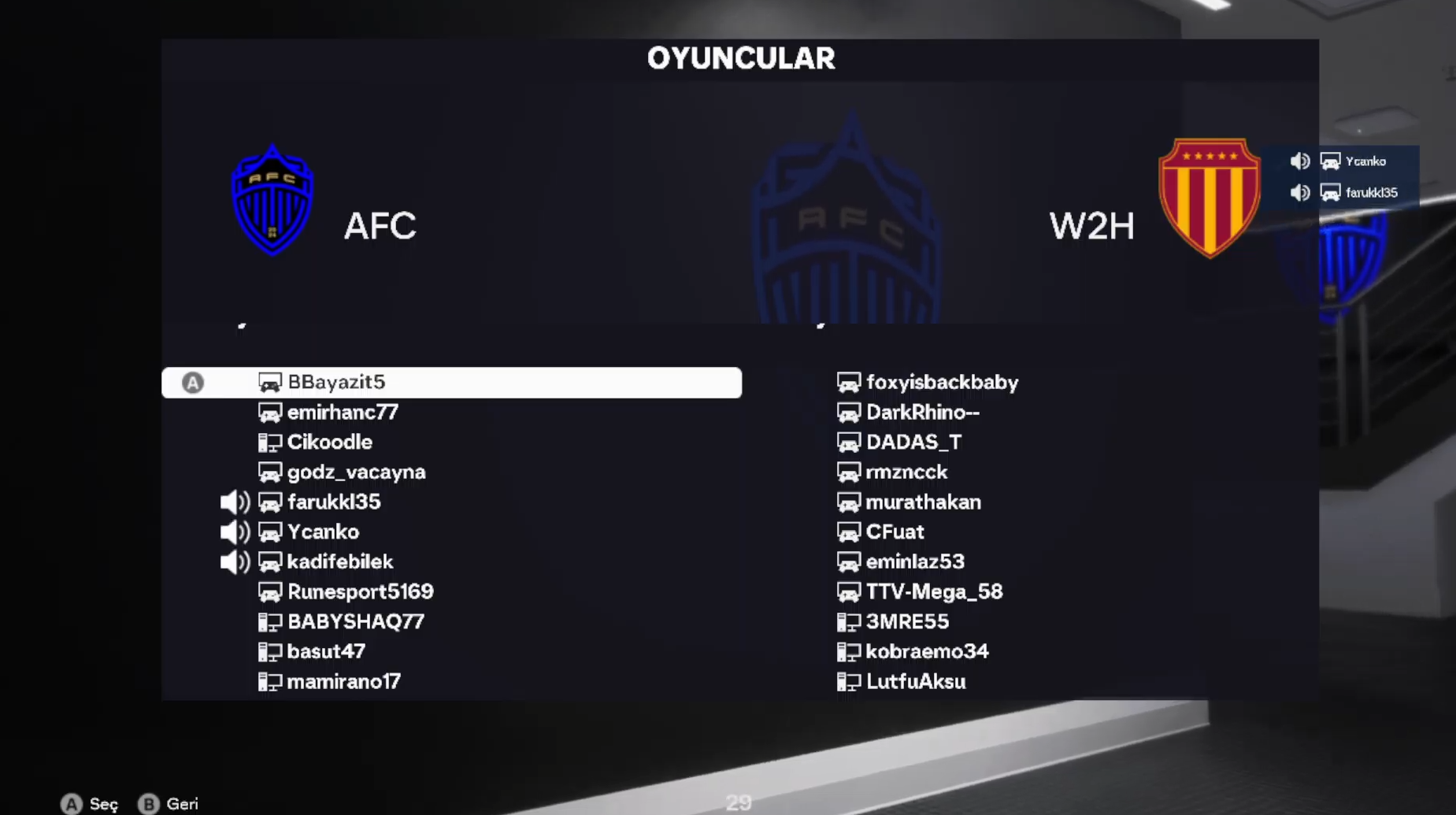
Task: Pick the basut47 player row
Action: point(326,652)
